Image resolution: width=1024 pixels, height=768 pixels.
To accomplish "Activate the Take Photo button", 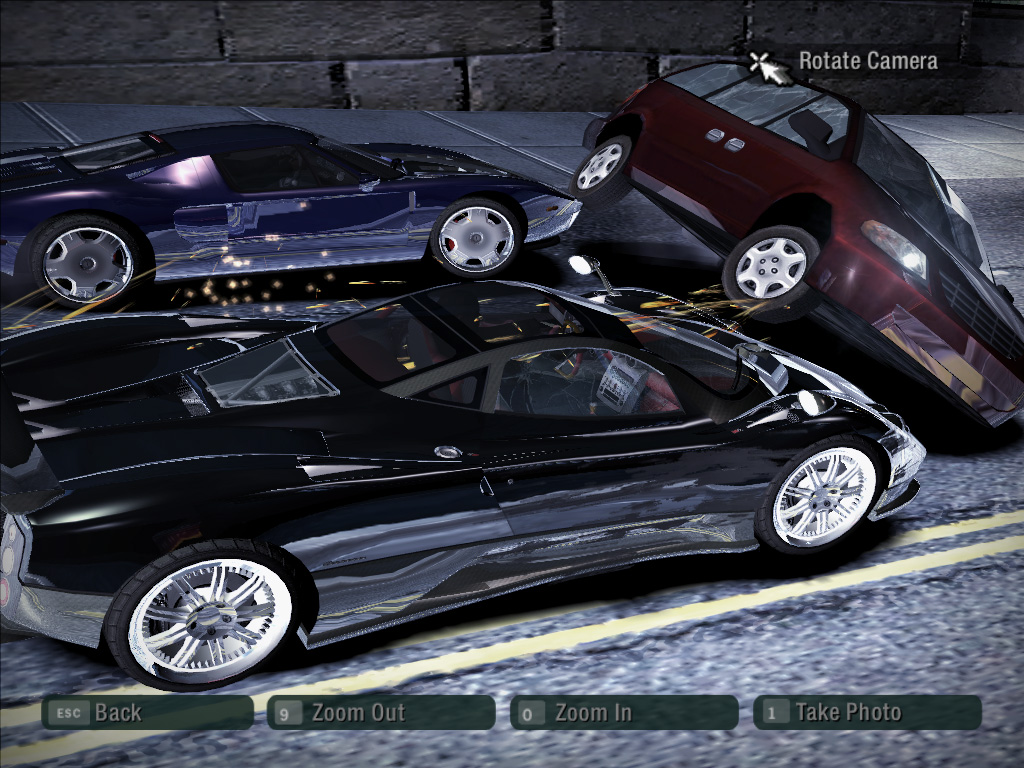I will click(x=867, y=713).
